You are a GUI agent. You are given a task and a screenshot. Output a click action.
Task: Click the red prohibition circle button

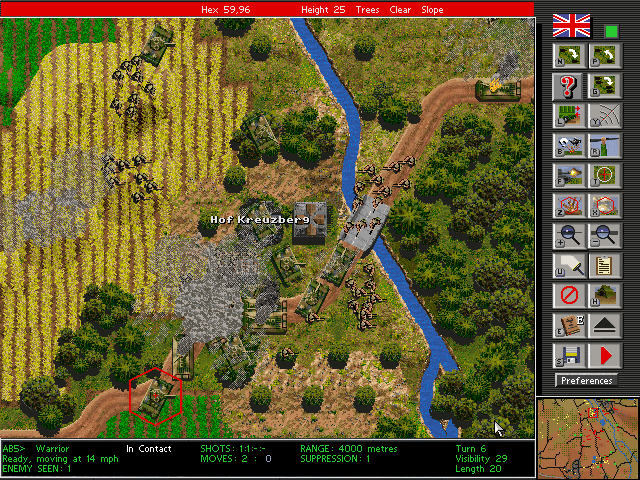coord(567,295)
